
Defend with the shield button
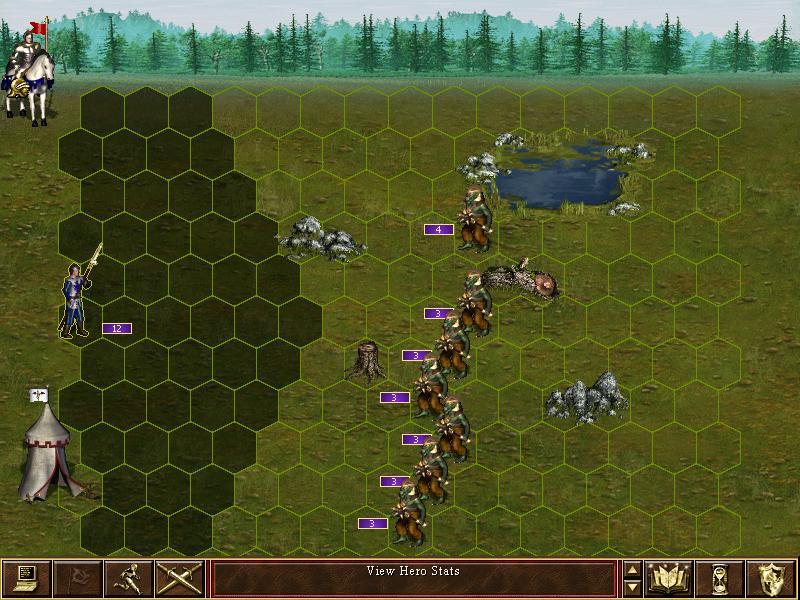pyautogui.click(x=771, y=578)
